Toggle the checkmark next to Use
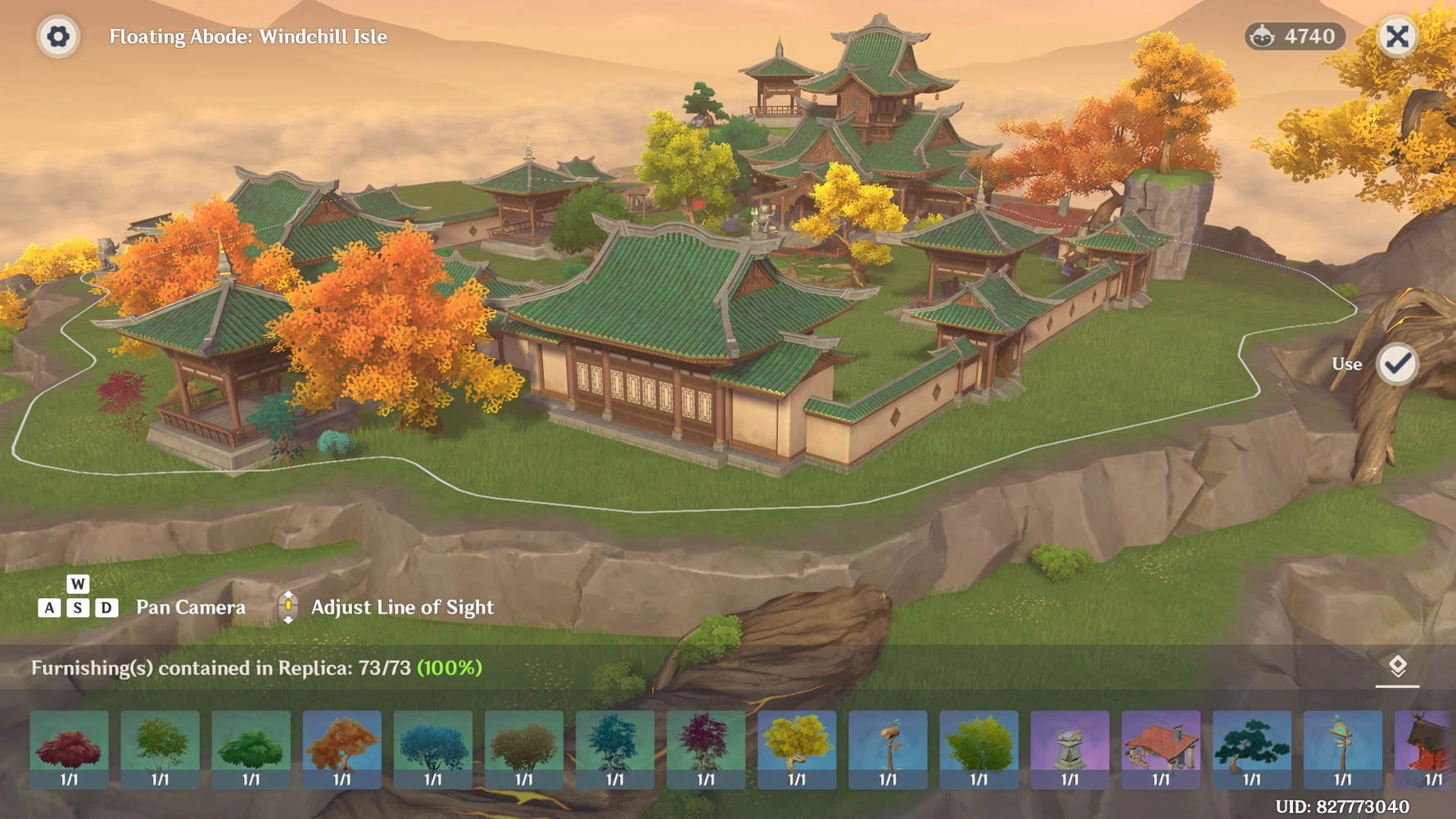Screen dimensions: 1456x819 tap(1399, 364)
